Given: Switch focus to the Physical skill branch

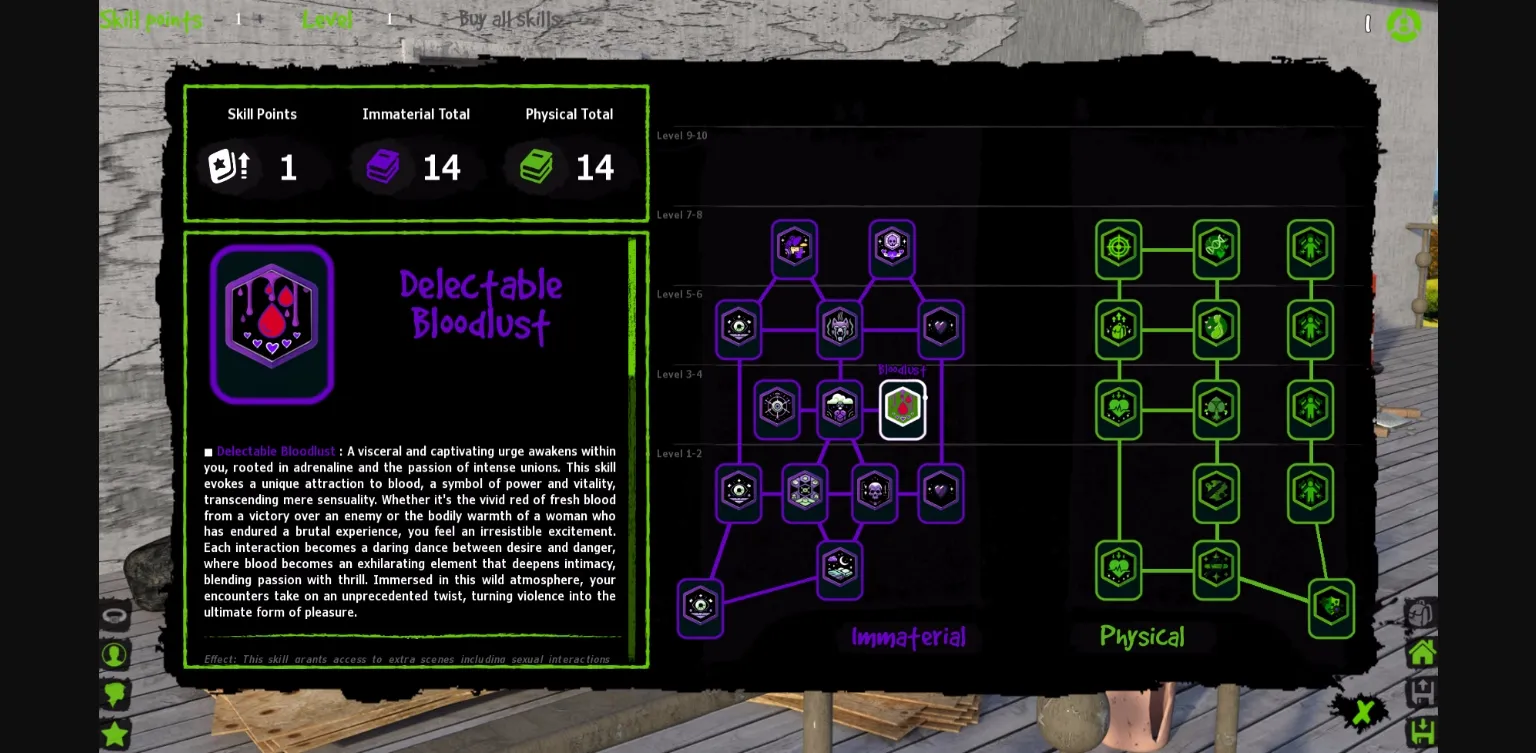Looking at the screenshot, I should click(x=1143, y=636).
